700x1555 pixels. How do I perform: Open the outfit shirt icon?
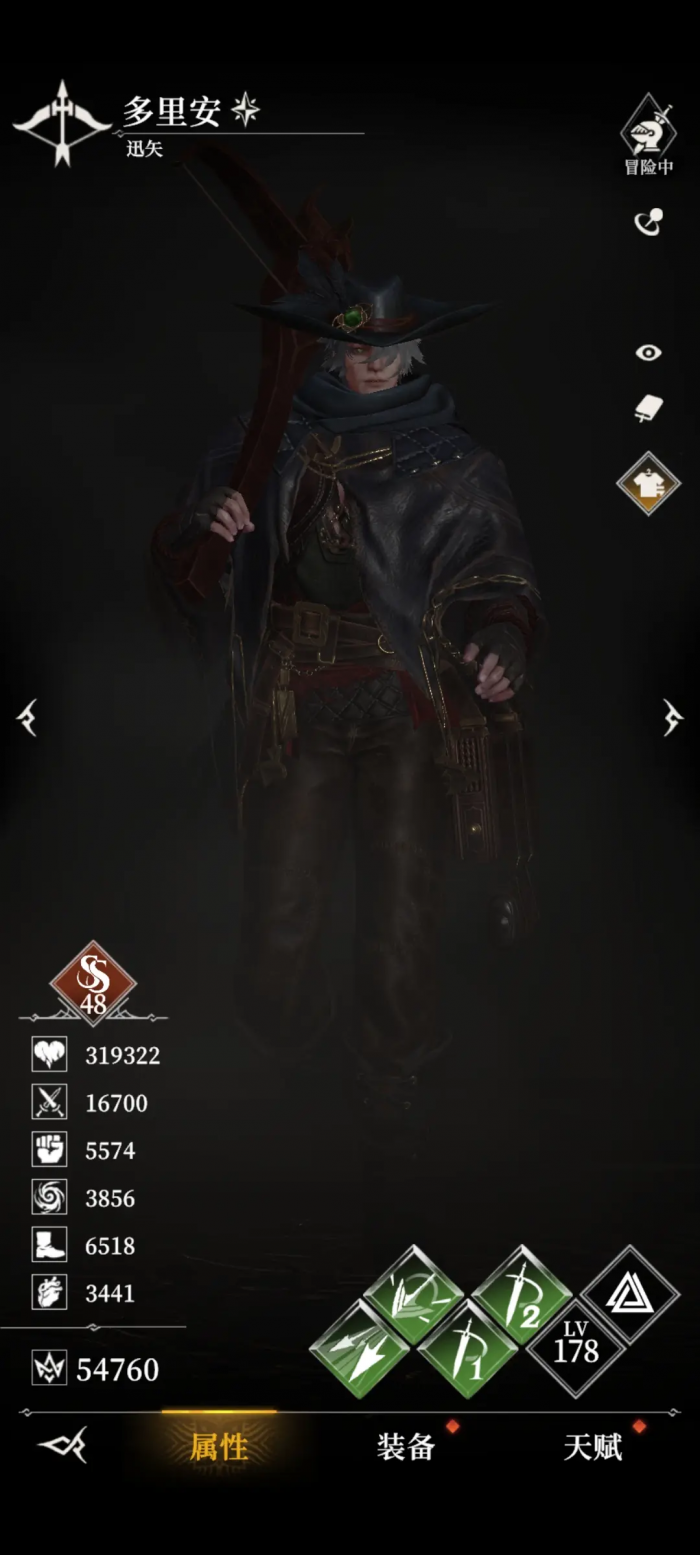point(648,483)
